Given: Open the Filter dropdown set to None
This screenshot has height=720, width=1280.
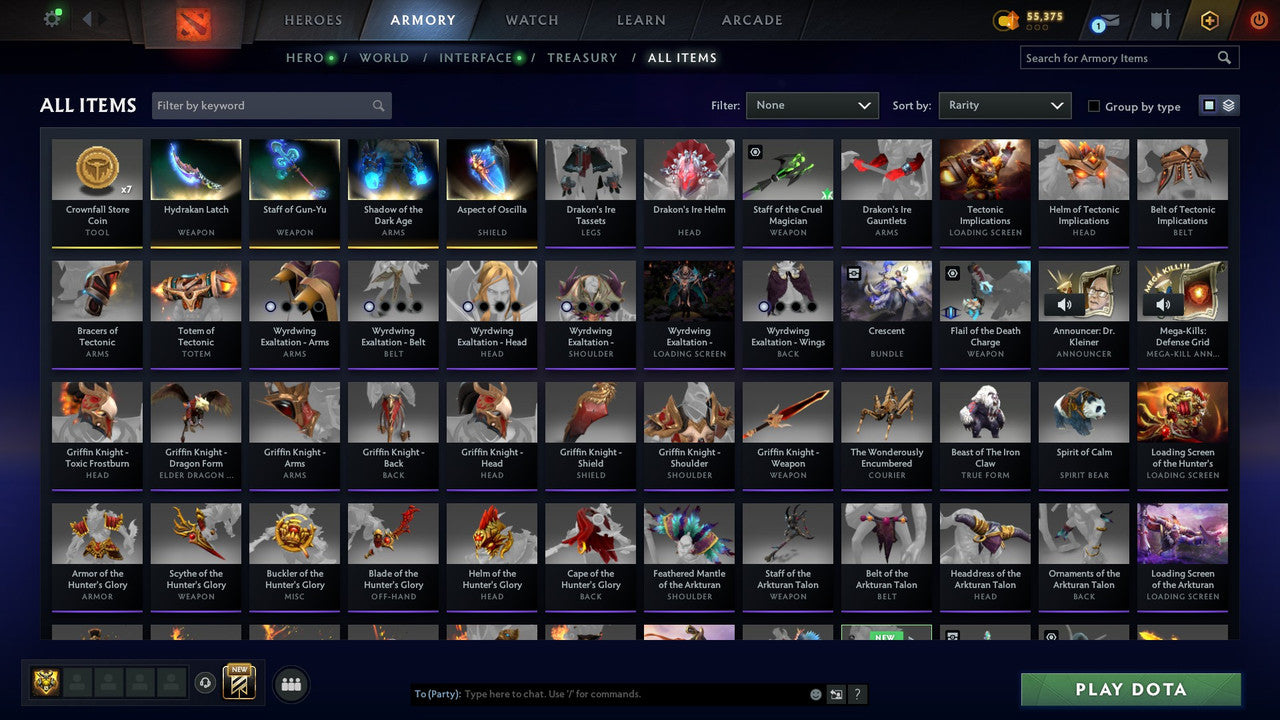Looking at the screenshot, I should 812,105.
